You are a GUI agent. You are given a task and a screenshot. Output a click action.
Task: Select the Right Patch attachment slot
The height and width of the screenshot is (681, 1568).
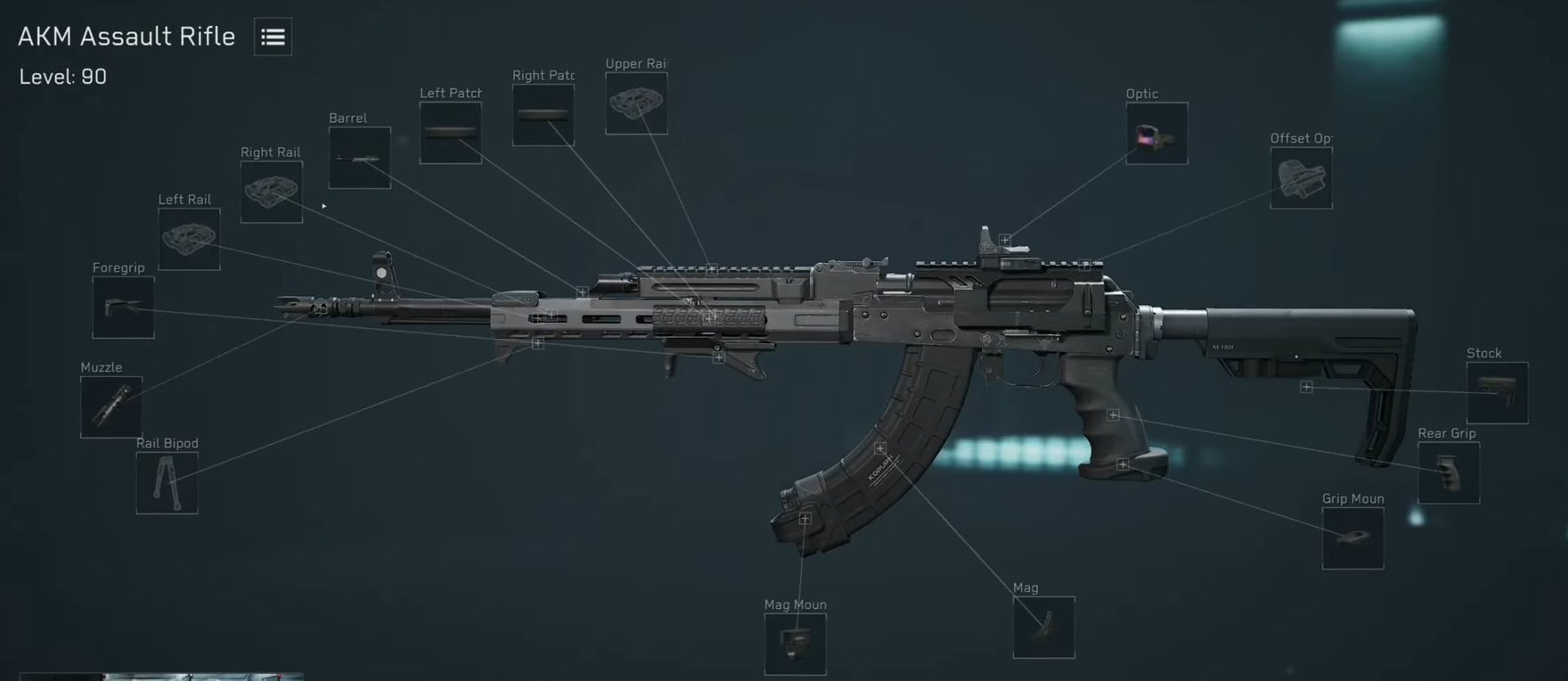point(543,114)
